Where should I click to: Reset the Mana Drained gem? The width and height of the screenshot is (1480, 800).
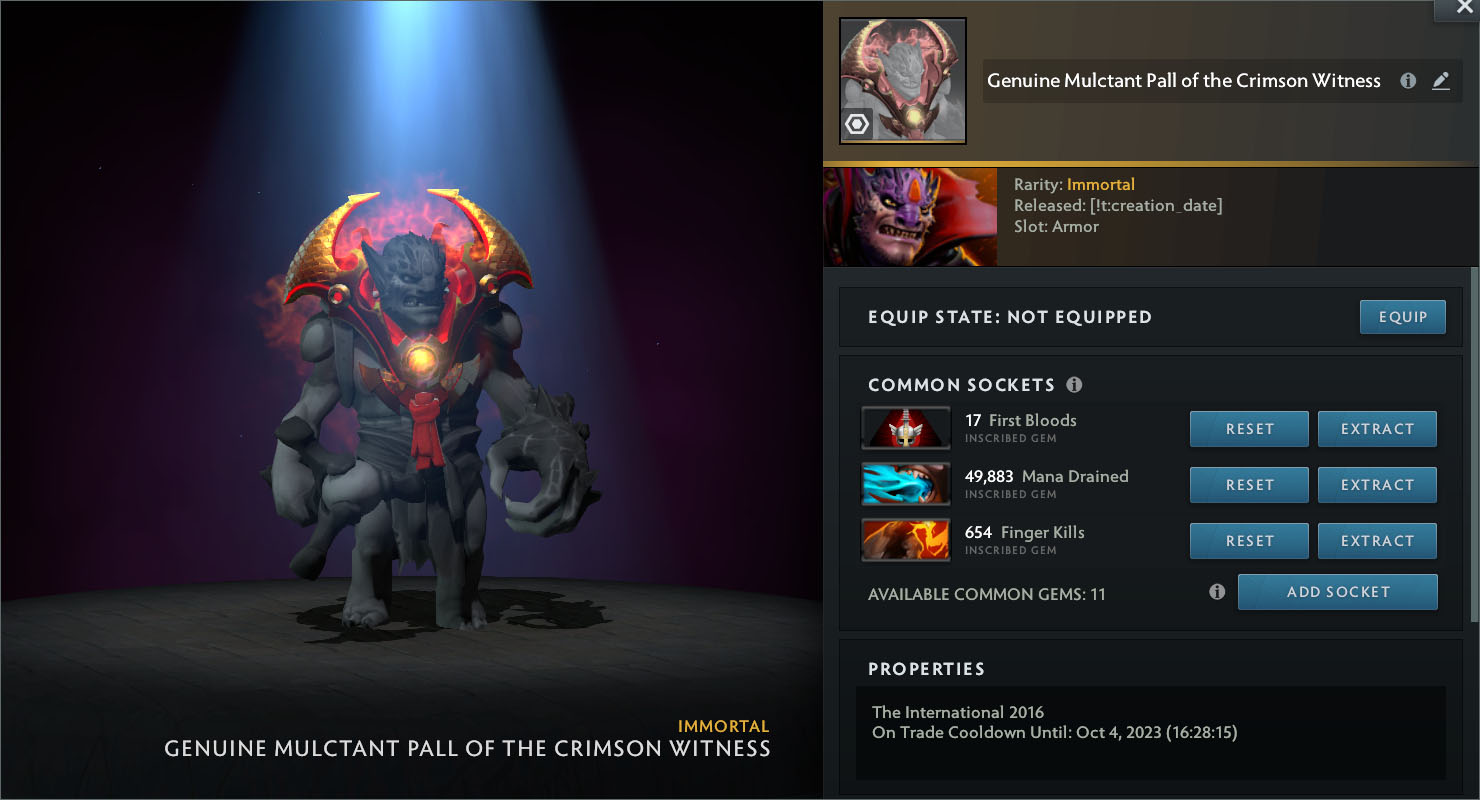tap(1249, 485)
